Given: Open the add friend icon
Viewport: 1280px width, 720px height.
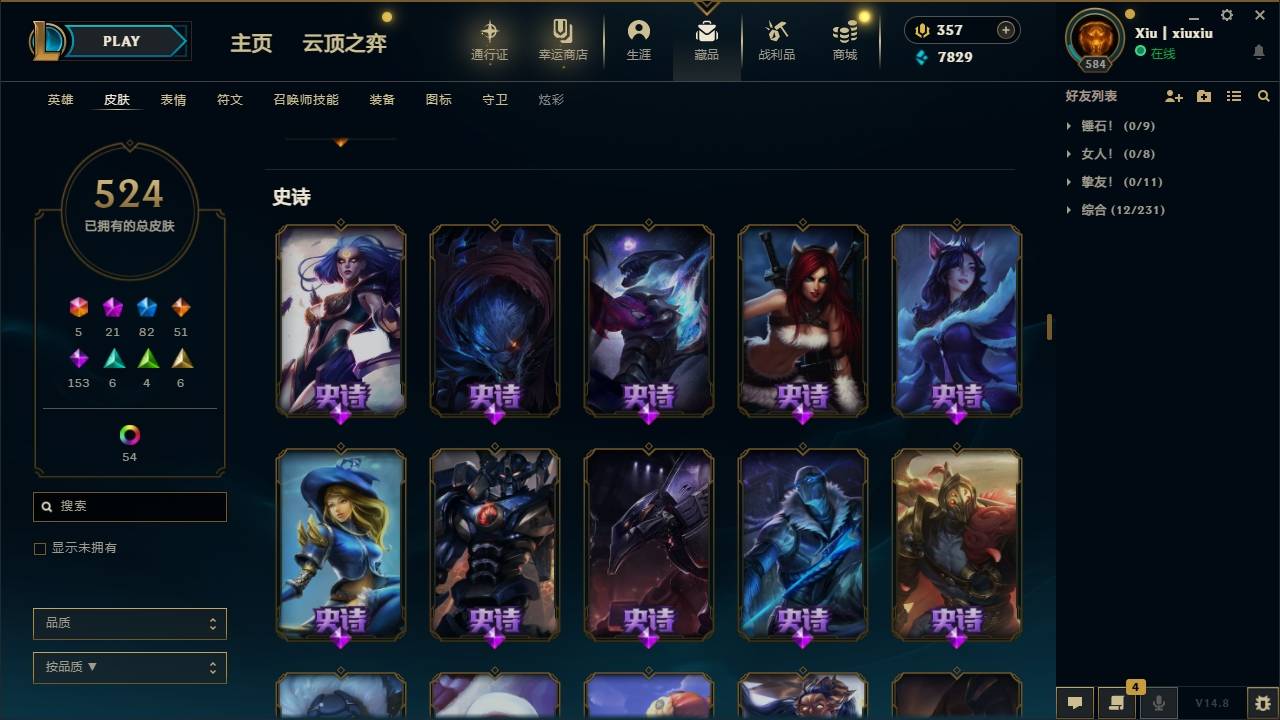Looking at the screenshot, I should coord(1172,95).
